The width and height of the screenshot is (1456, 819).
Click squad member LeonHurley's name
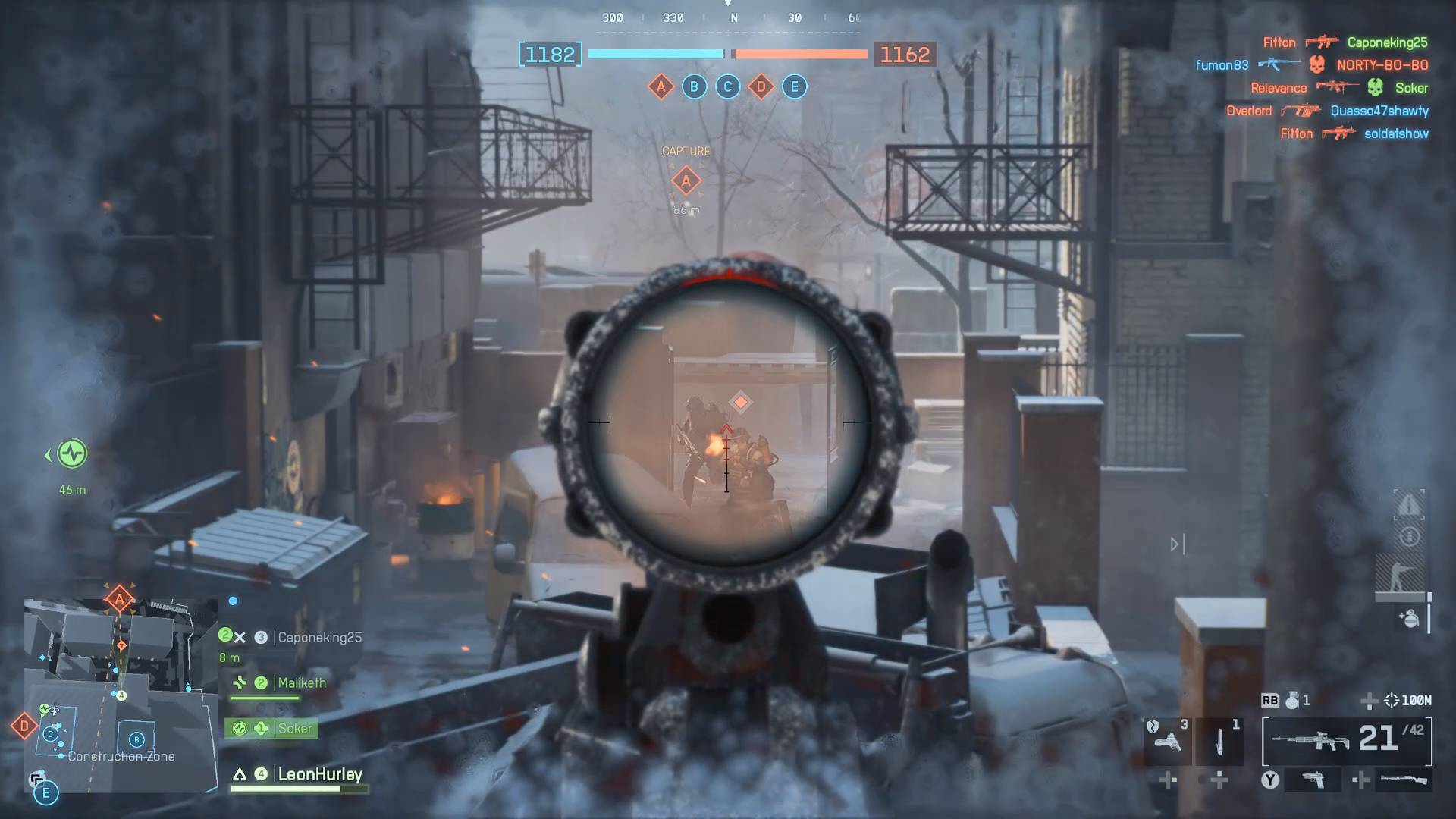318,775
